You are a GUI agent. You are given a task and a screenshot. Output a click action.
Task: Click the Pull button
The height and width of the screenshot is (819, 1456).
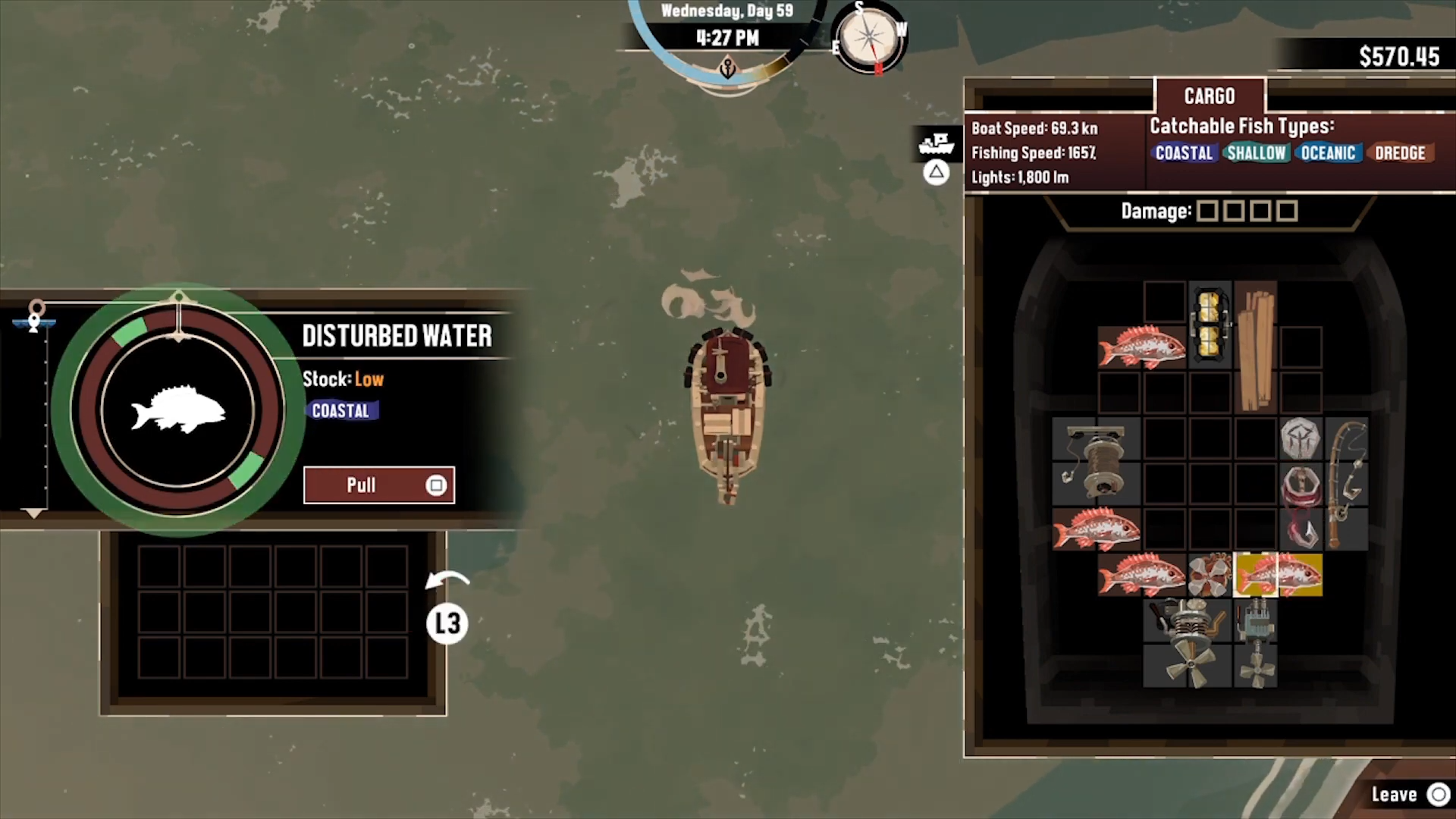(x=378, y=485)
